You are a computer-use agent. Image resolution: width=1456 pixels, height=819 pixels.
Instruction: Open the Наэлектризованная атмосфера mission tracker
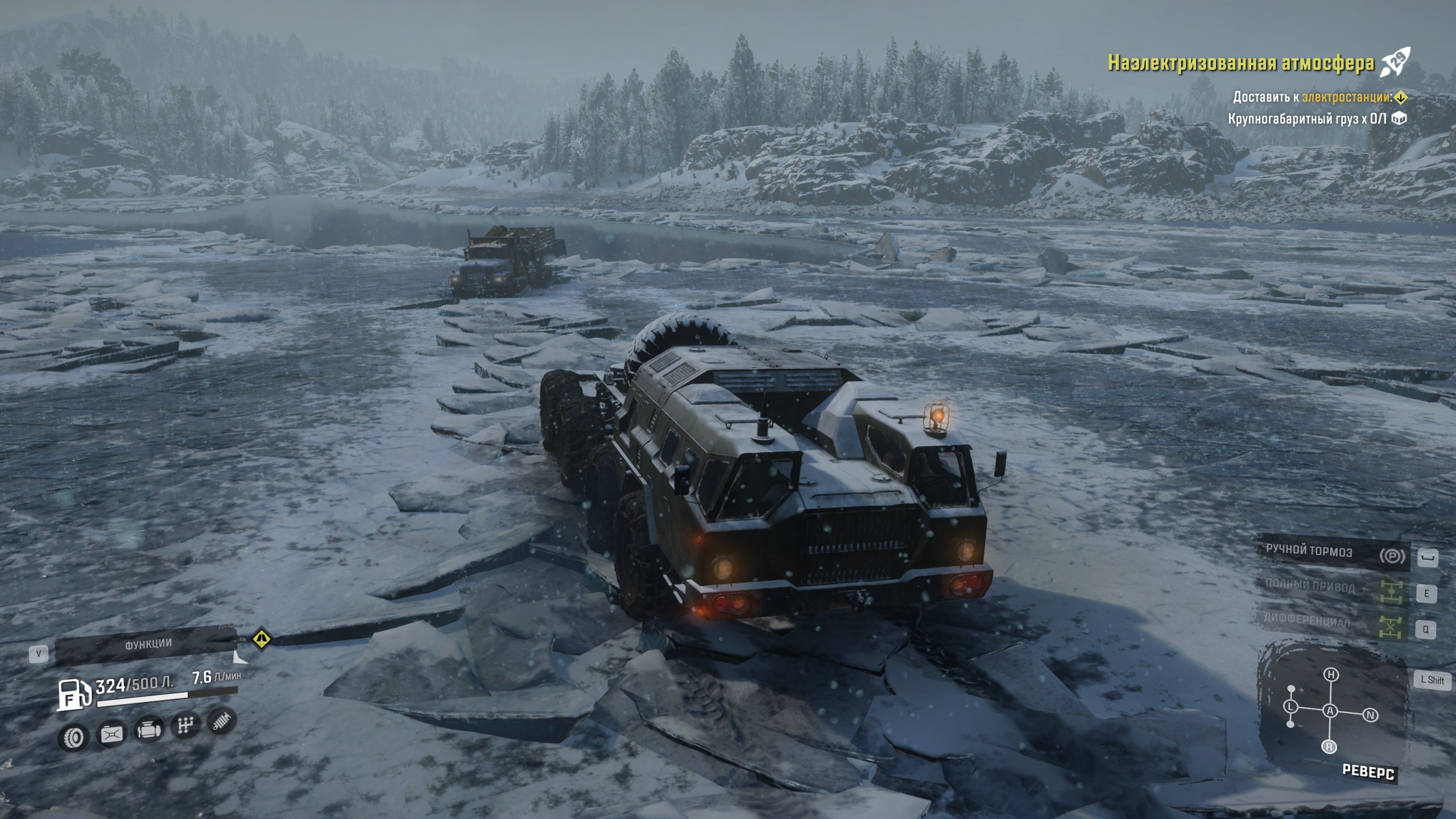[x=1240, y=63]
